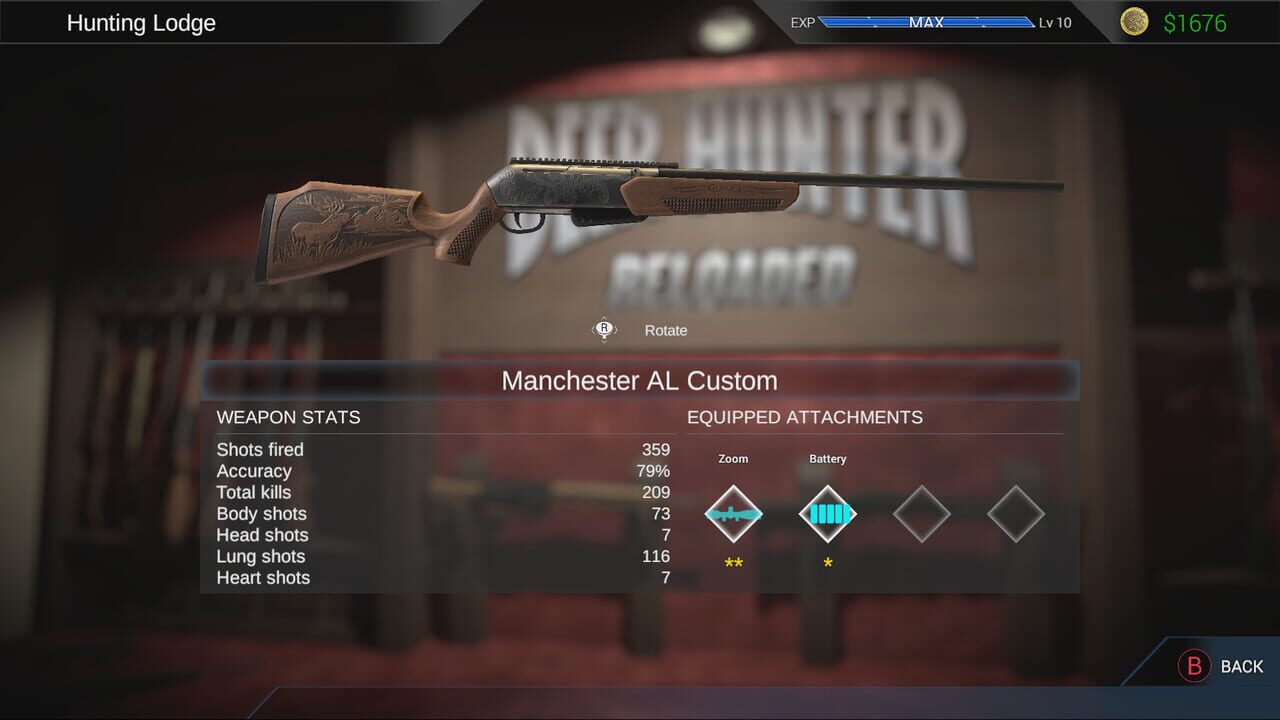Viewport: 1280px width, 720px height.
Task: Click the first empty attachment slot diamond
Action: click(921, 514)
